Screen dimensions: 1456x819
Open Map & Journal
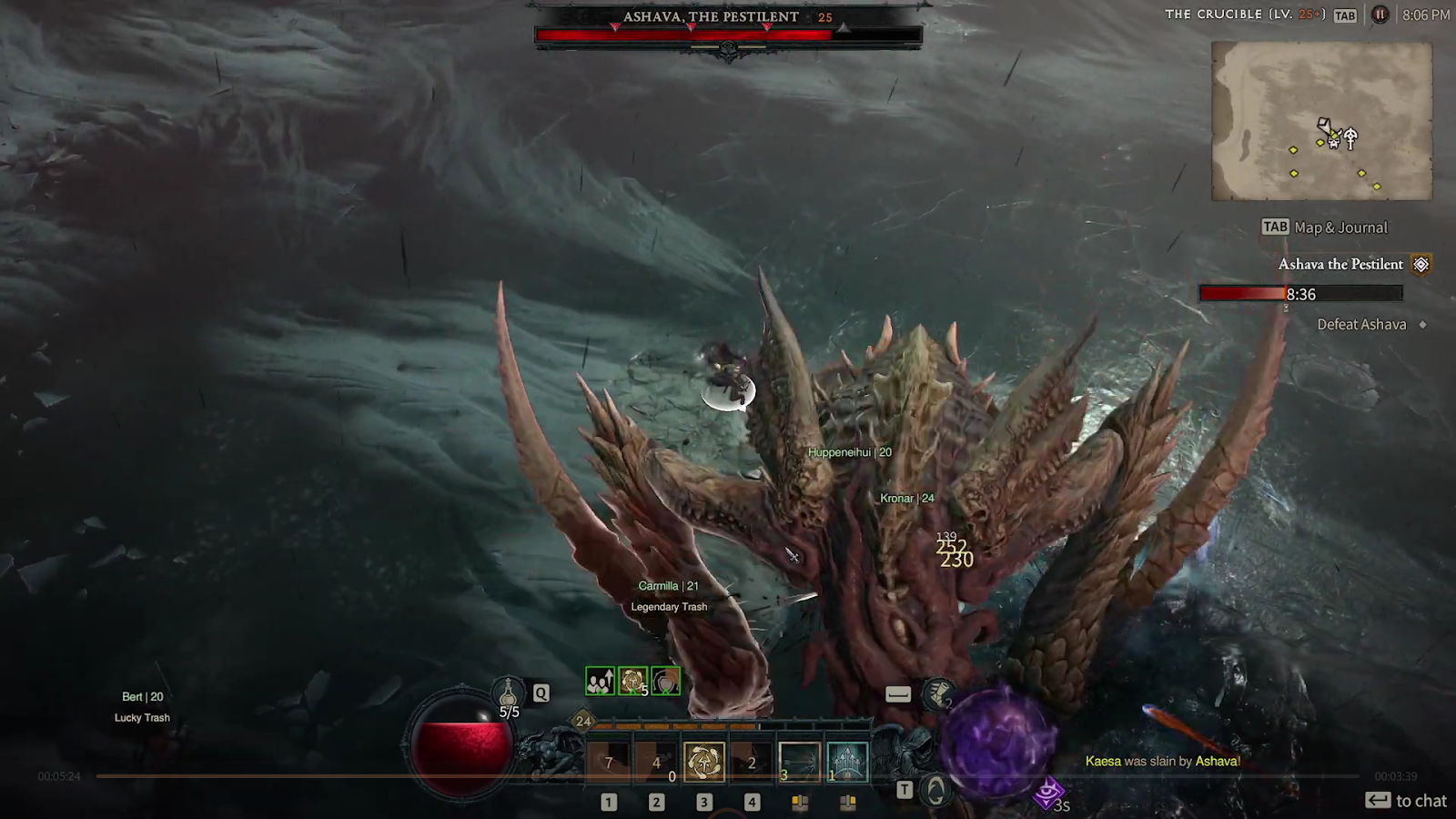click(1325, 227)
